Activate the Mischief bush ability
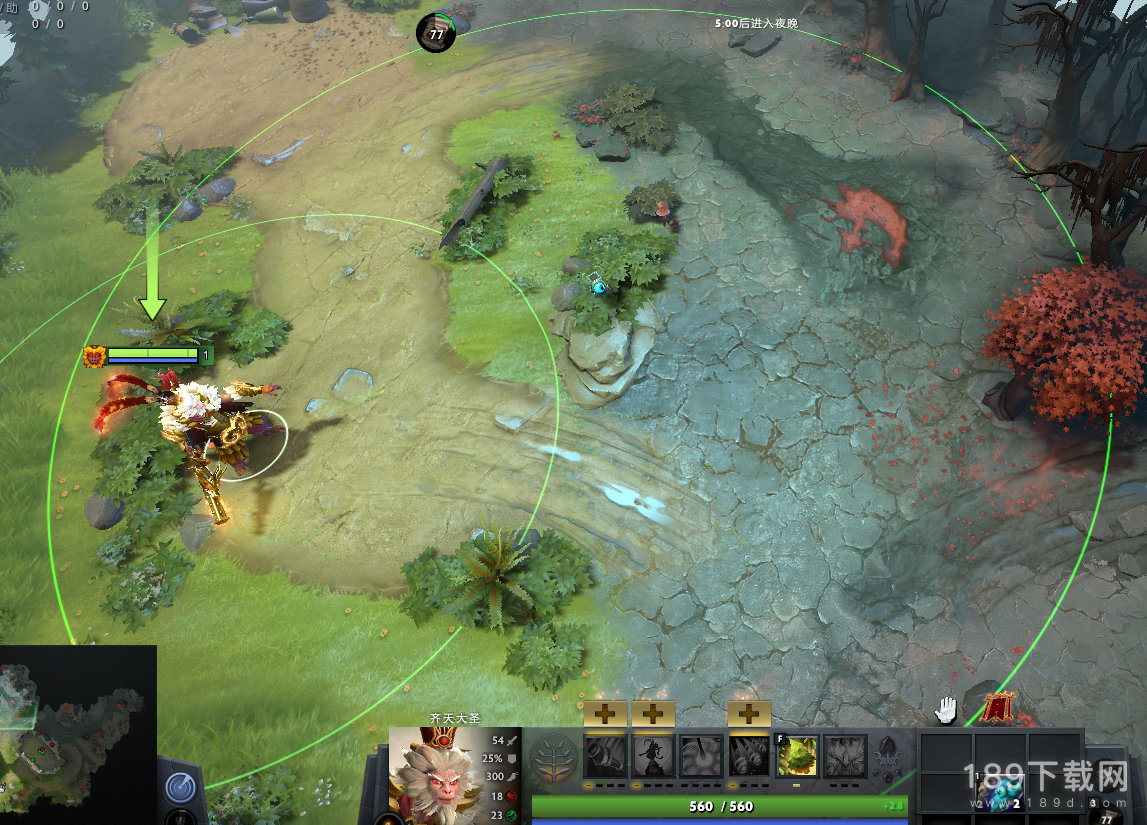Screen dimensions: 1147x825 click(x=797, y=756)
